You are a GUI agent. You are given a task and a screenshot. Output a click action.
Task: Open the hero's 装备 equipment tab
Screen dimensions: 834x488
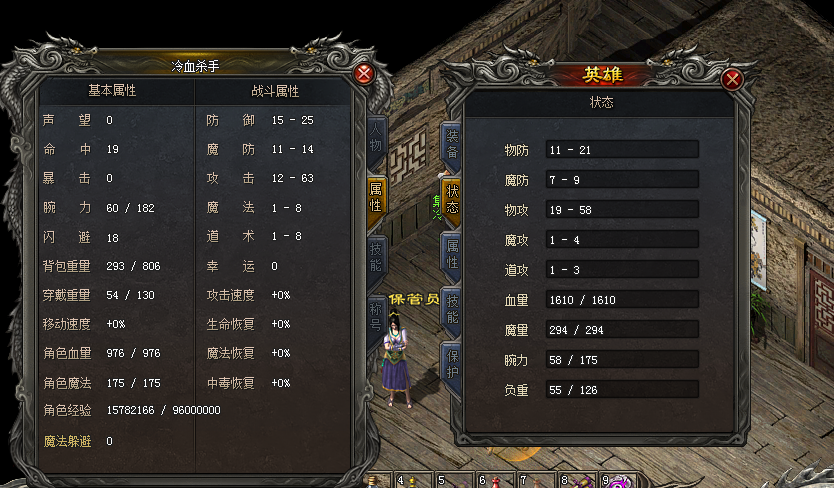(x=452, y=145)
